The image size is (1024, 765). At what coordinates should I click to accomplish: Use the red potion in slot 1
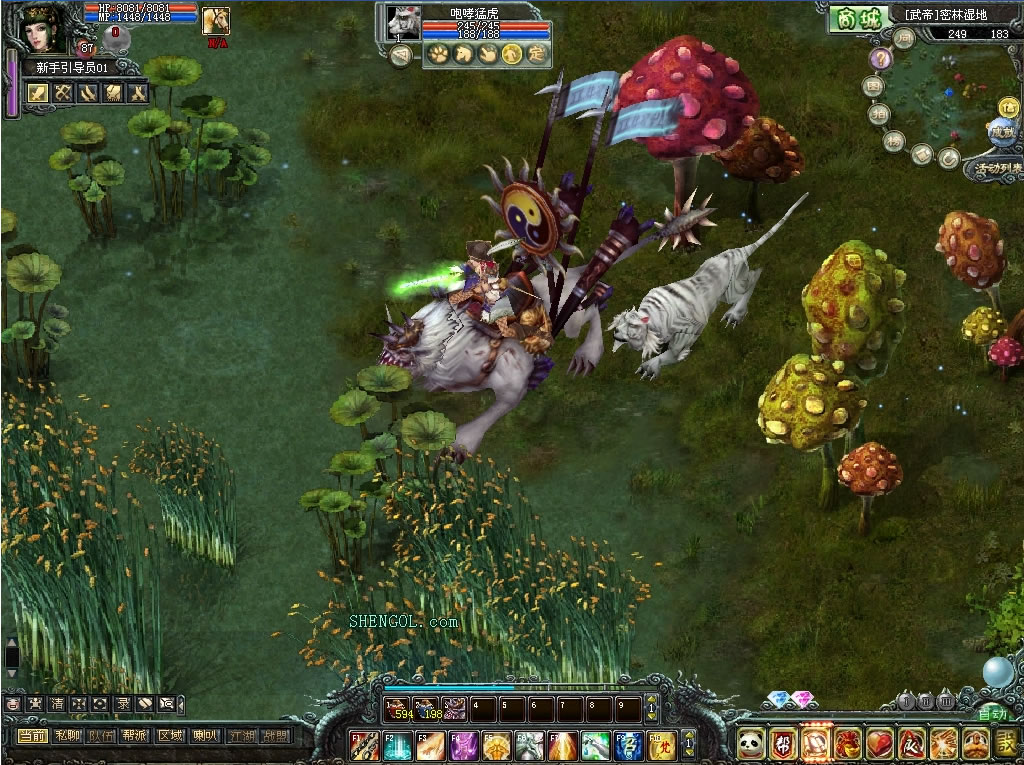398,708
